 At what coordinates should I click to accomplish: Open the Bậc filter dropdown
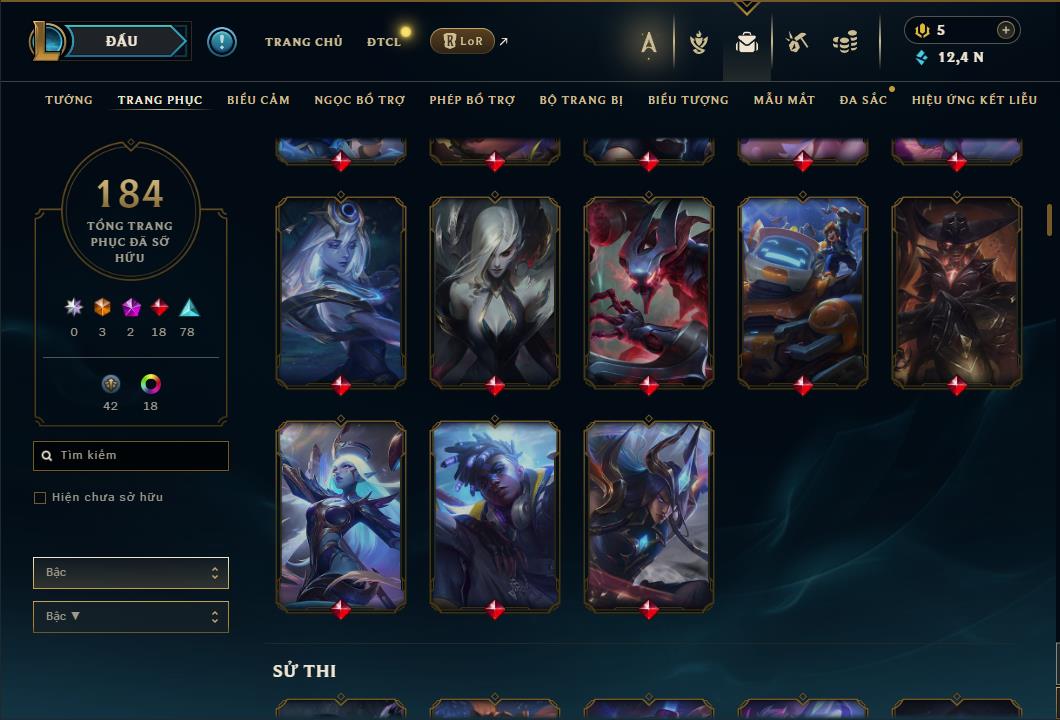click(131, 573)
